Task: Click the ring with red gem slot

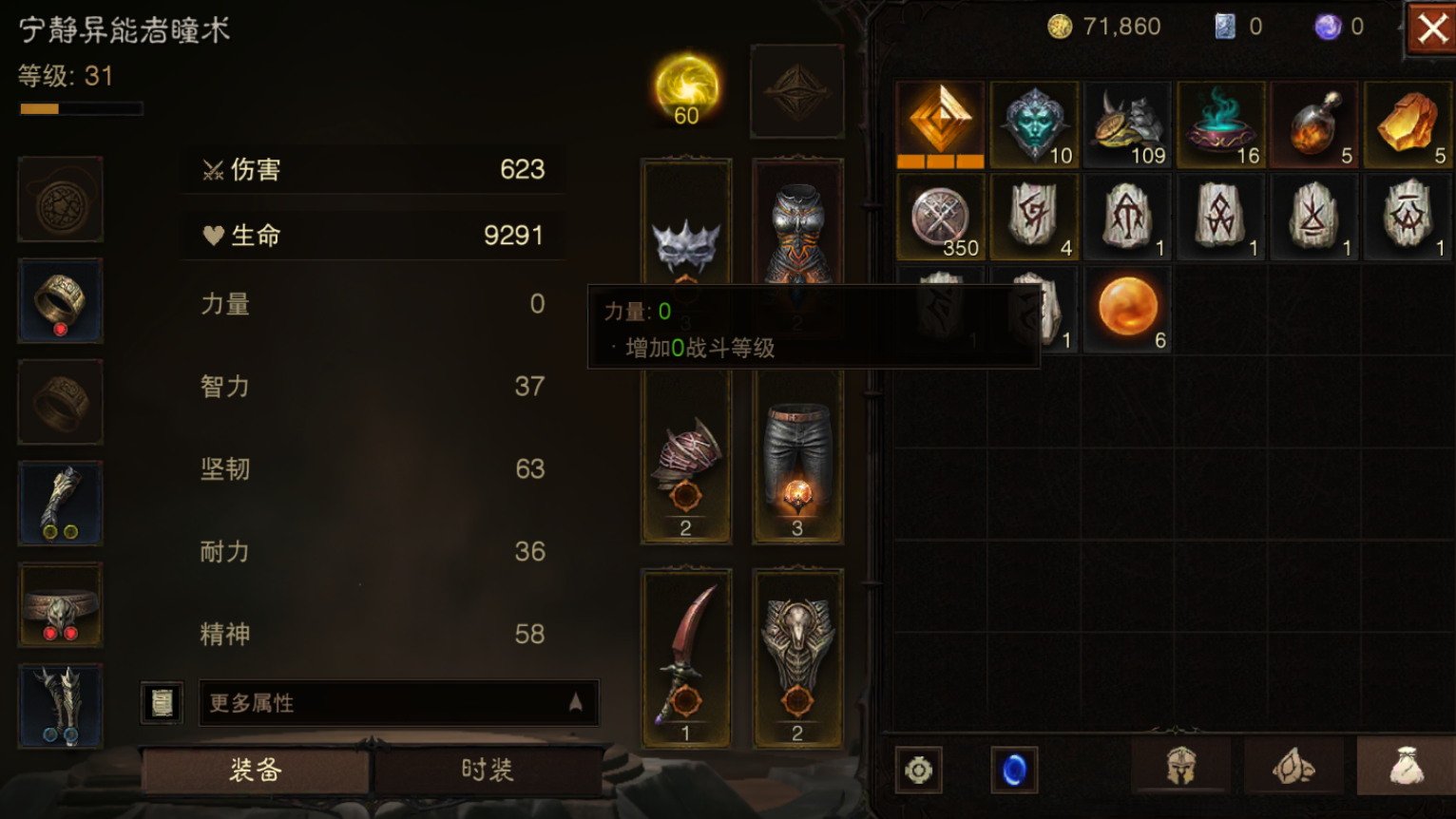Action: 61,301
